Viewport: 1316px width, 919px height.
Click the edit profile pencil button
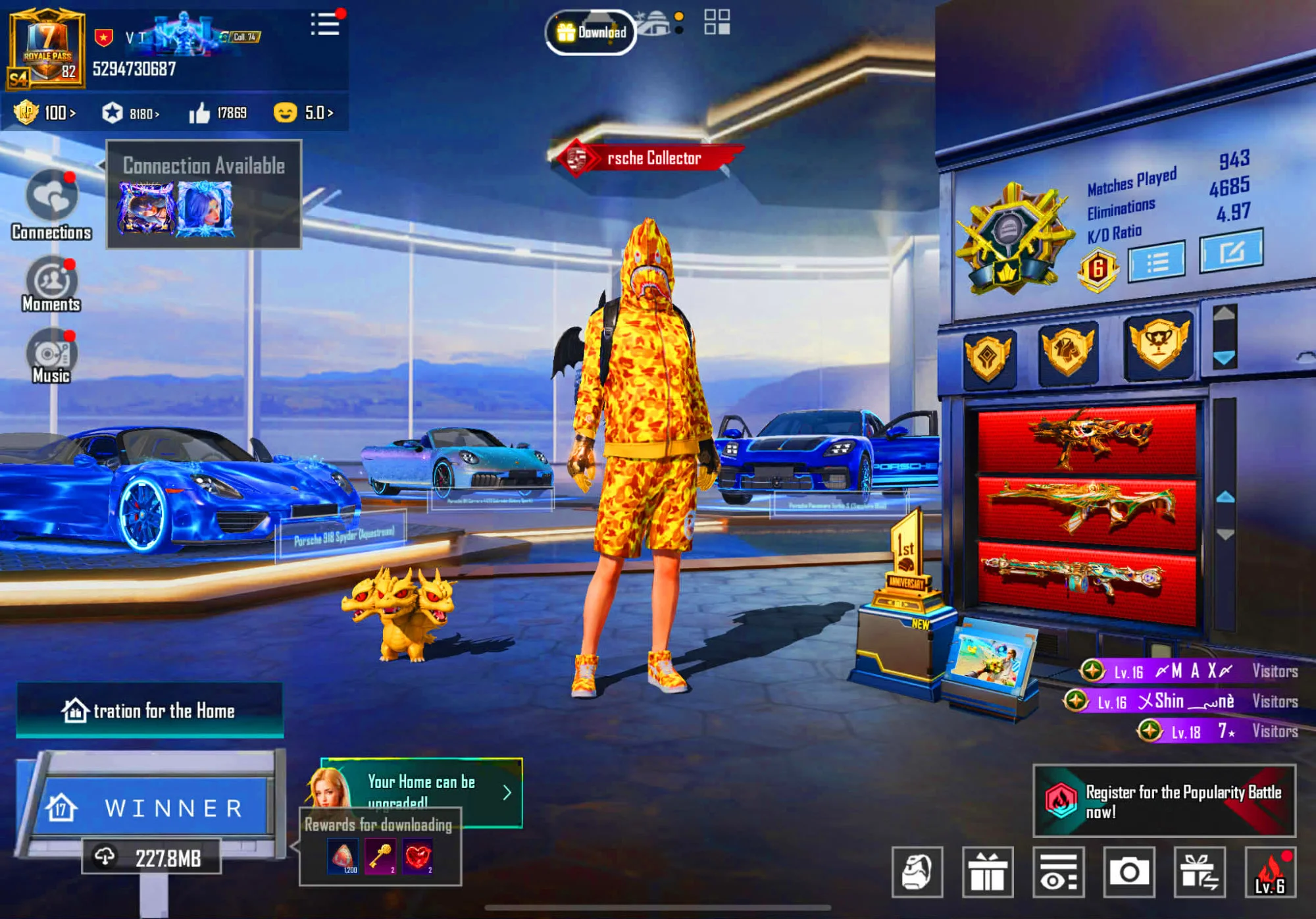[1231, 251]
